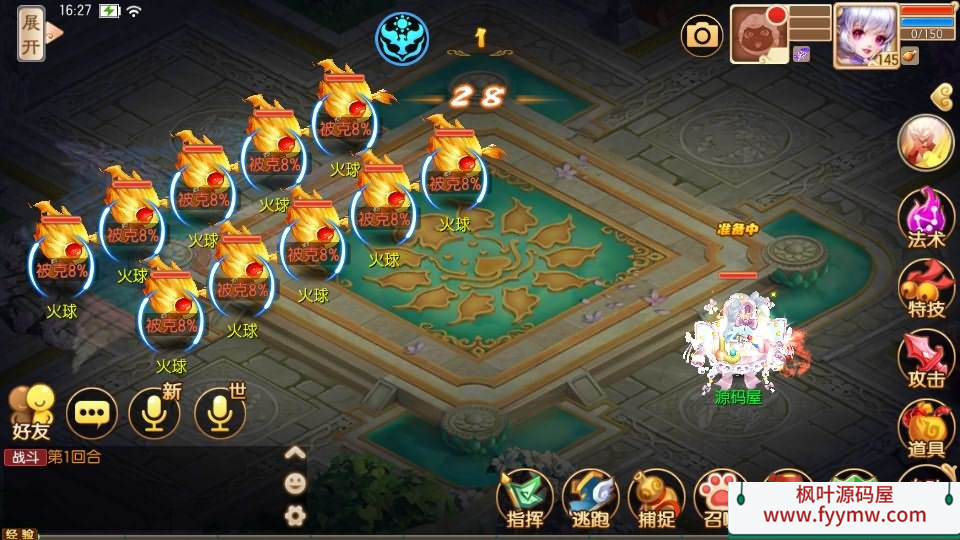Open the 好友 friends list
960x540 pixels.
pos(31,412)
